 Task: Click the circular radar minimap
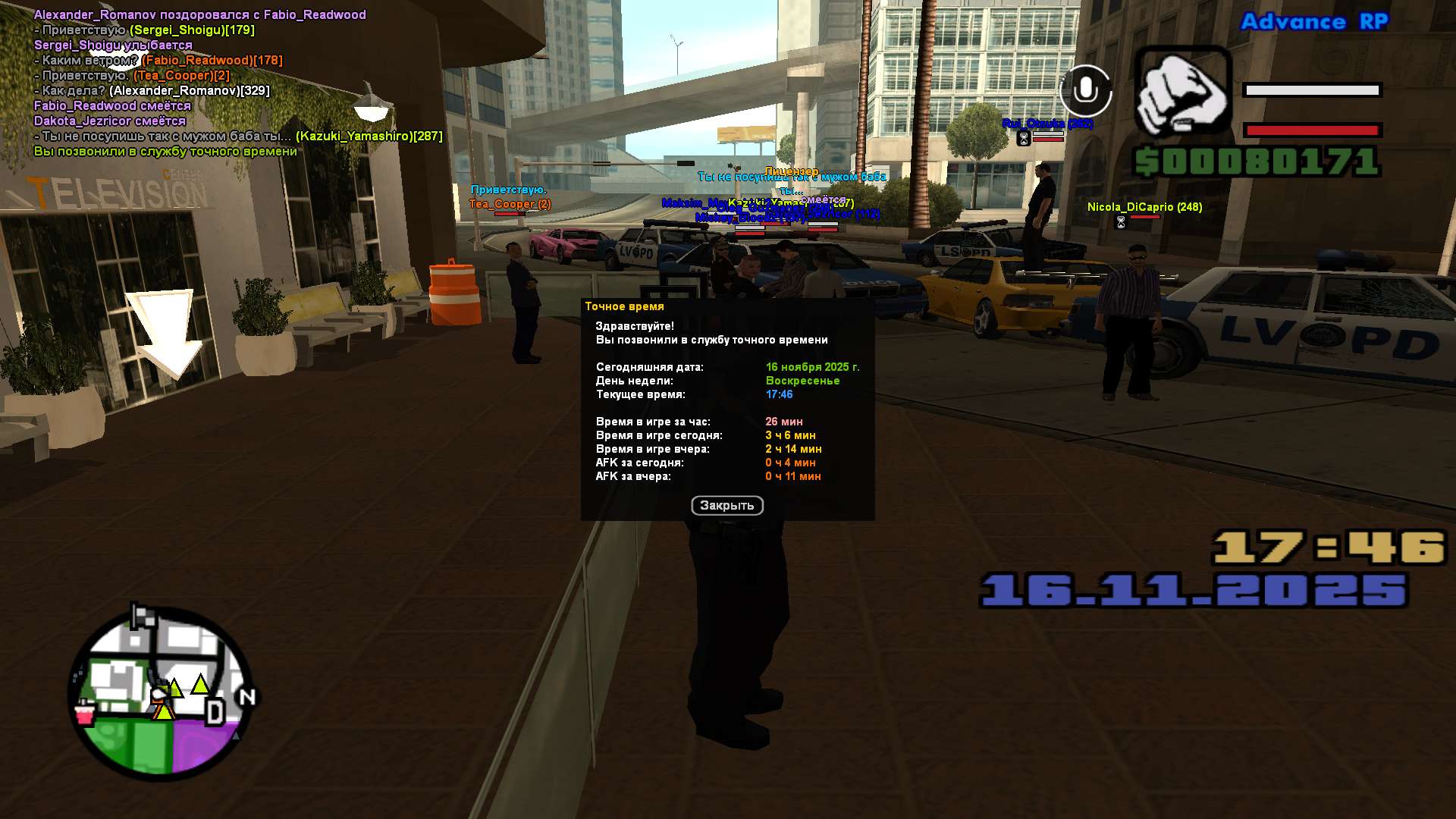[161, 694]
